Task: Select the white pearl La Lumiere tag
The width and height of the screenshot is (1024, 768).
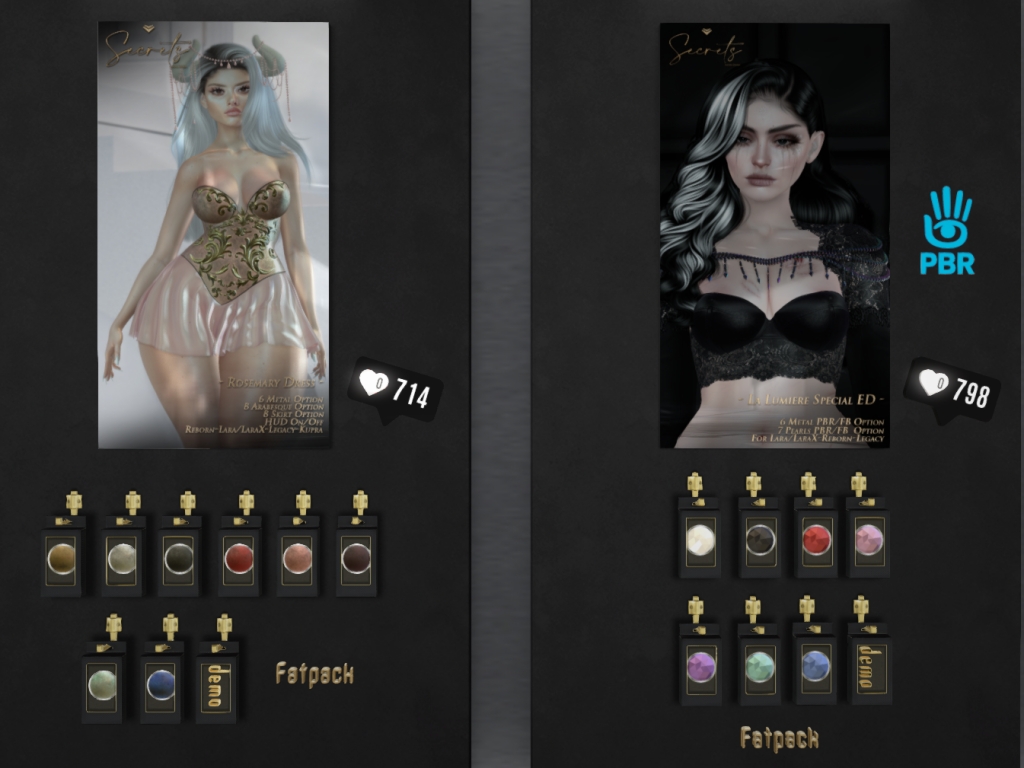Action: (x=700, y=540)
